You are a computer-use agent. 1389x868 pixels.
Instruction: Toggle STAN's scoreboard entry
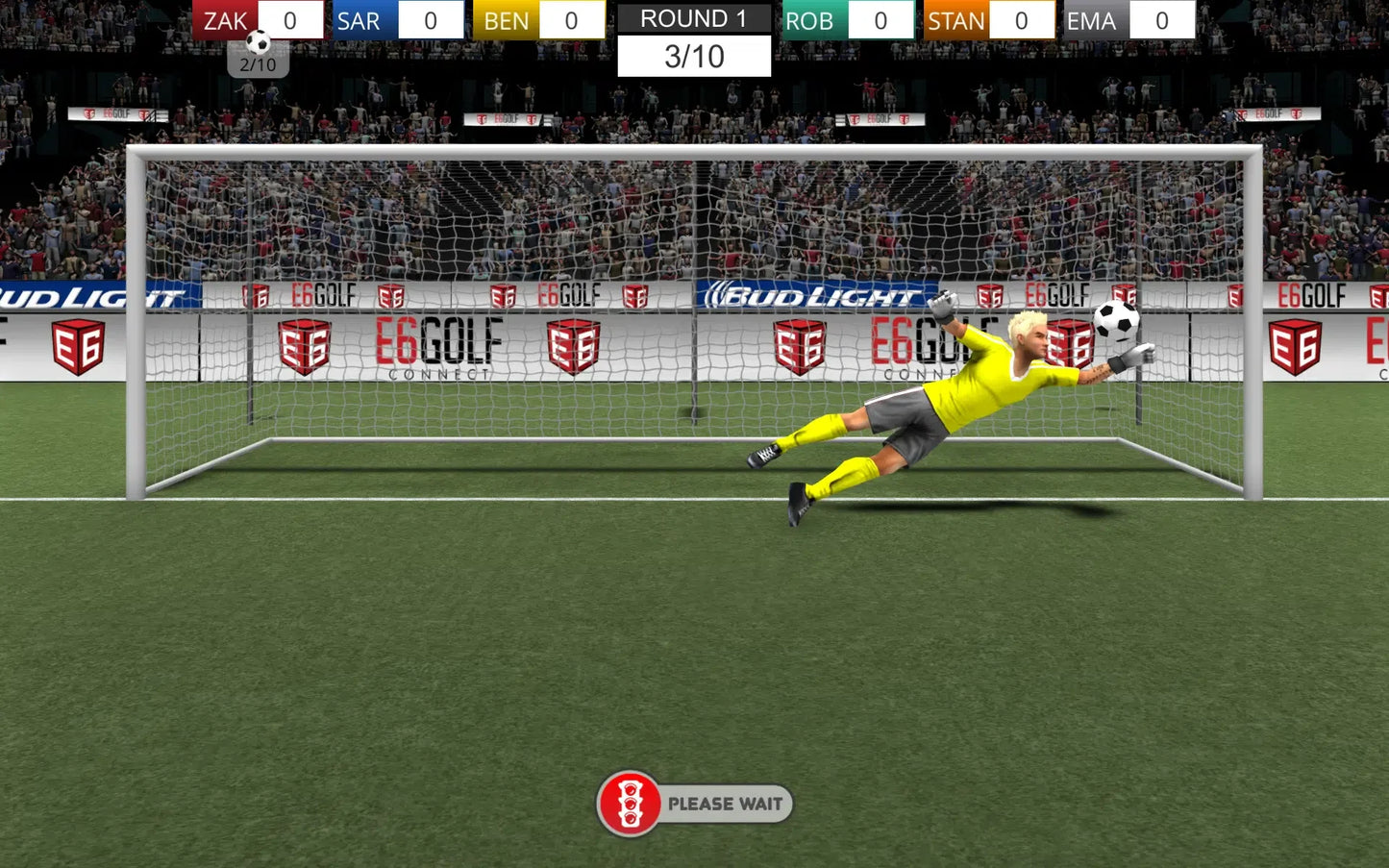956,19
